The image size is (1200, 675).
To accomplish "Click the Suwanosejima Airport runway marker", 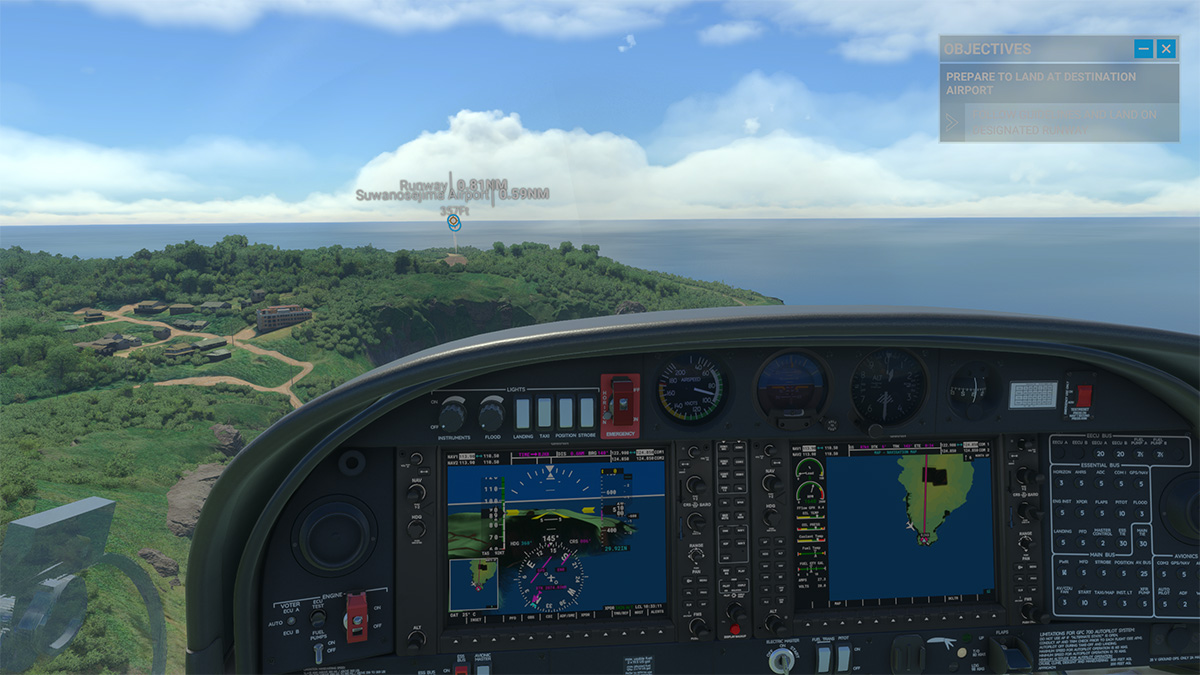I will tap(454, 223).
